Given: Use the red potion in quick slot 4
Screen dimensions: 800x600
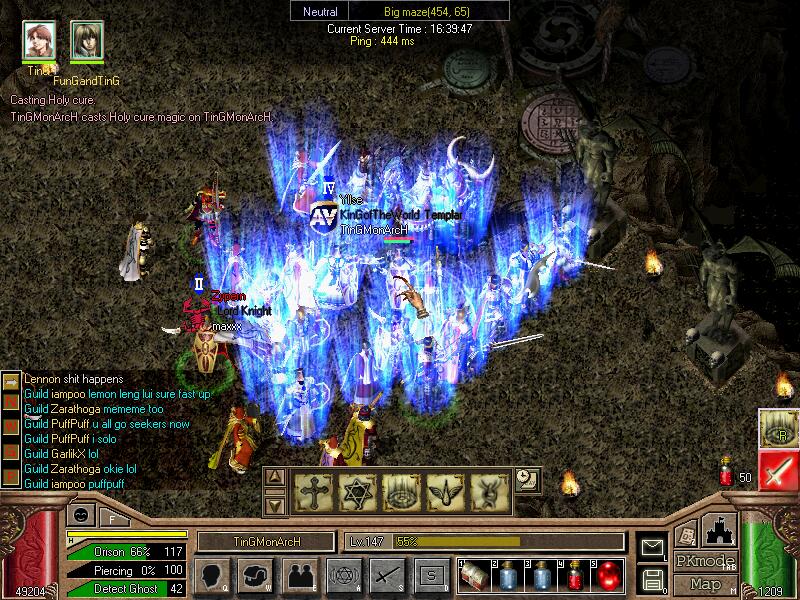Looking at the screenshot, I should pos(576,576).
